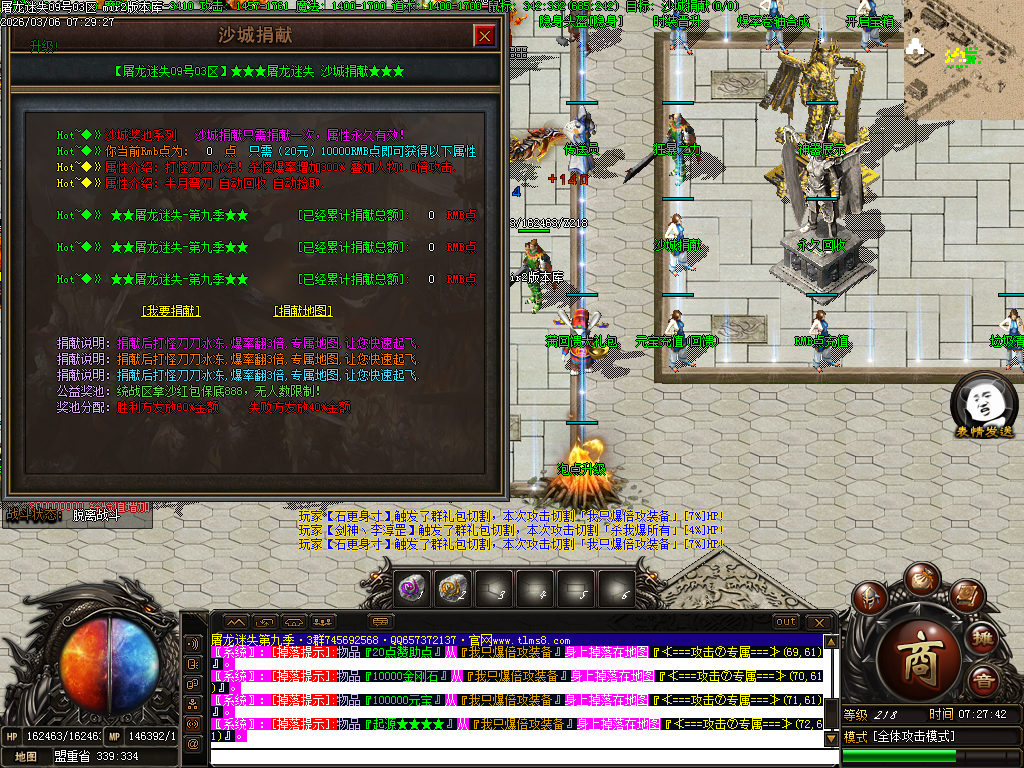Open the 地图 map button
Image resolution: width=1024 pixels, height=768 pixels.
pos(26,757)
